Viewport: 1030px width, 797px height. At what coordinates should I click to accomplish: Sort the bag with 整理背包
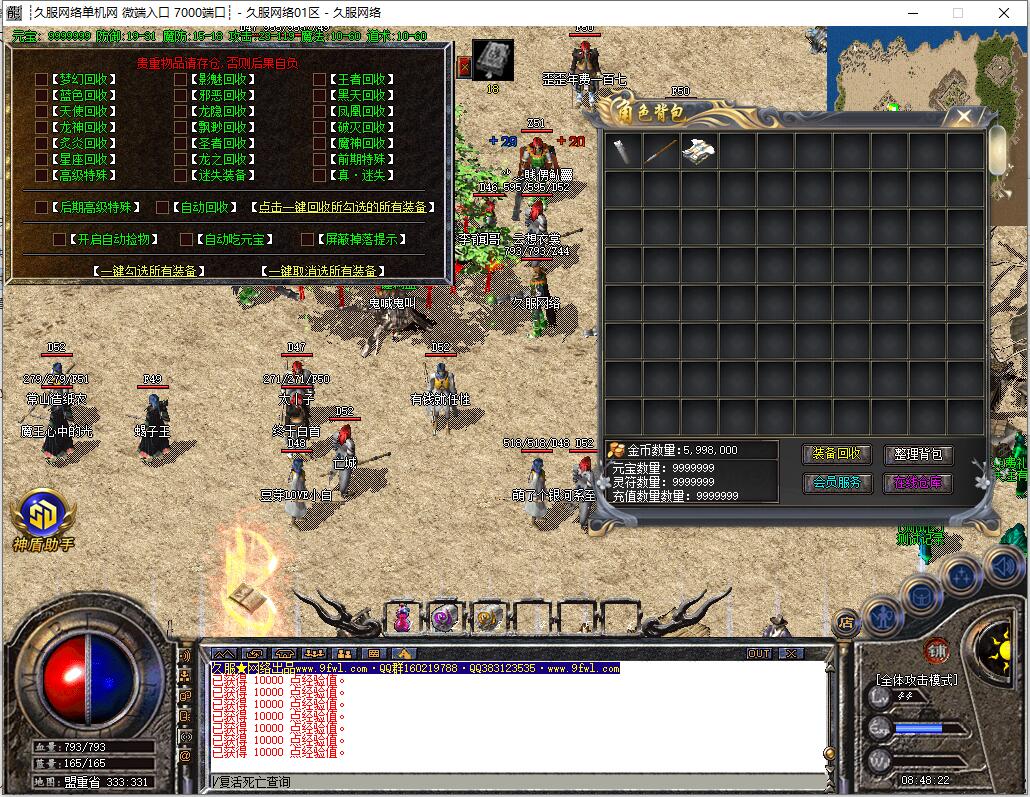[x=918, y=455]
